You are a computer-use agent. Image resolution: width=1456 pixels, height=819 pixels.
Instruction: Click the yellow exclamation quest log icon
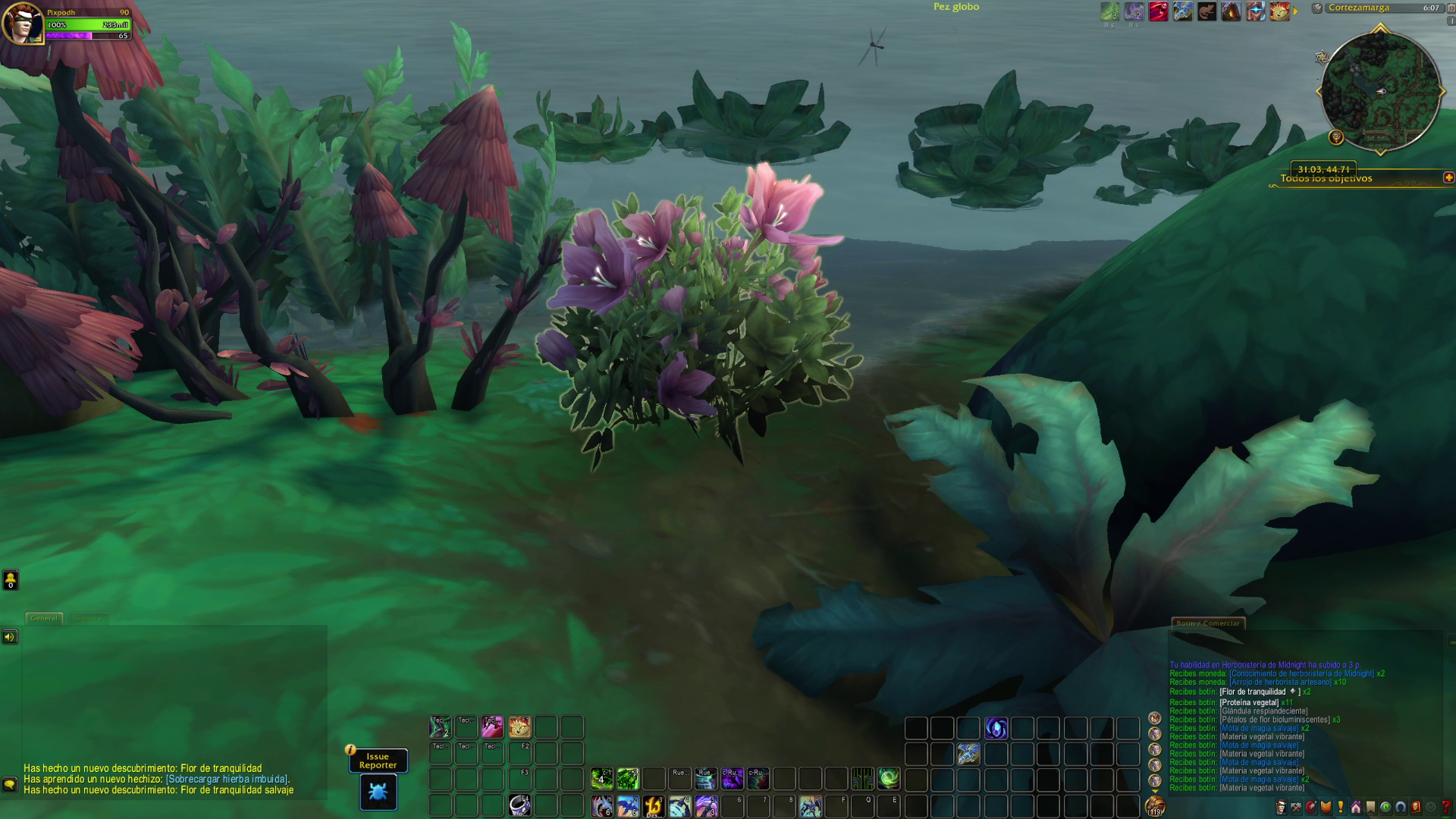point(1341,808)
